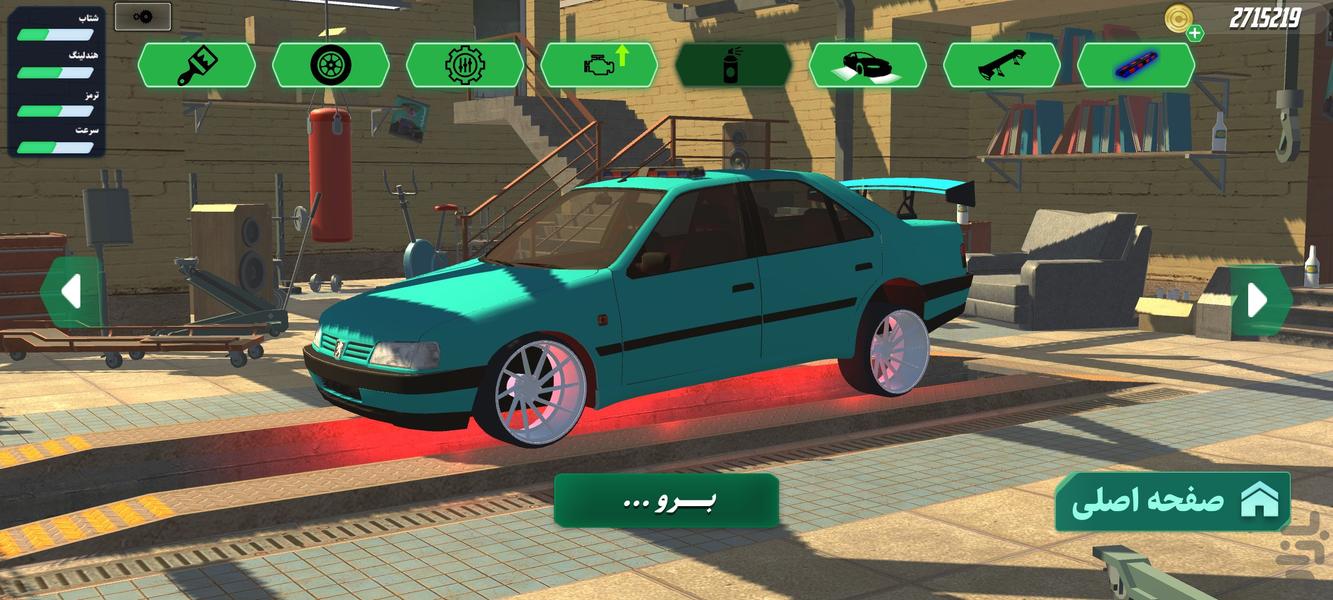Select the wheel and rims category

pyautogui.click(x=330, y=65)
